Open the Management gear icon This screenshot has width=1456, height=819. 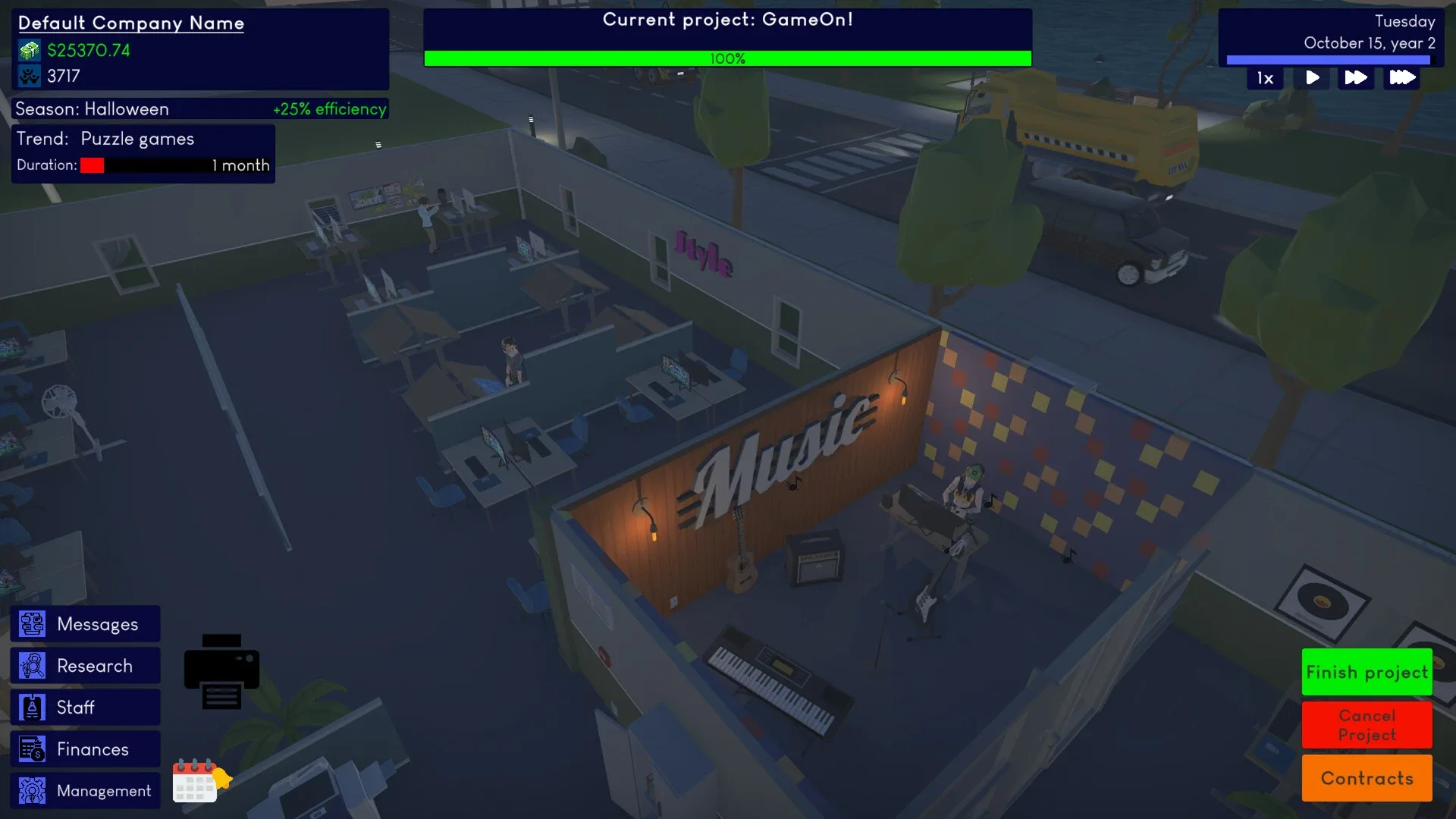tap(31, 790)
